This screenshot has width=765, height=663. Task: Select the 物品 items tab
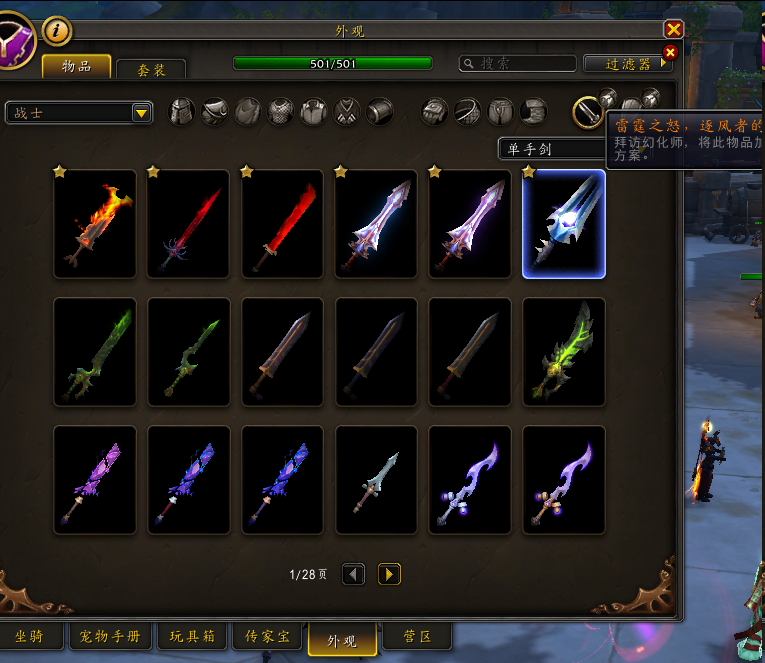(x=76, y=66)
